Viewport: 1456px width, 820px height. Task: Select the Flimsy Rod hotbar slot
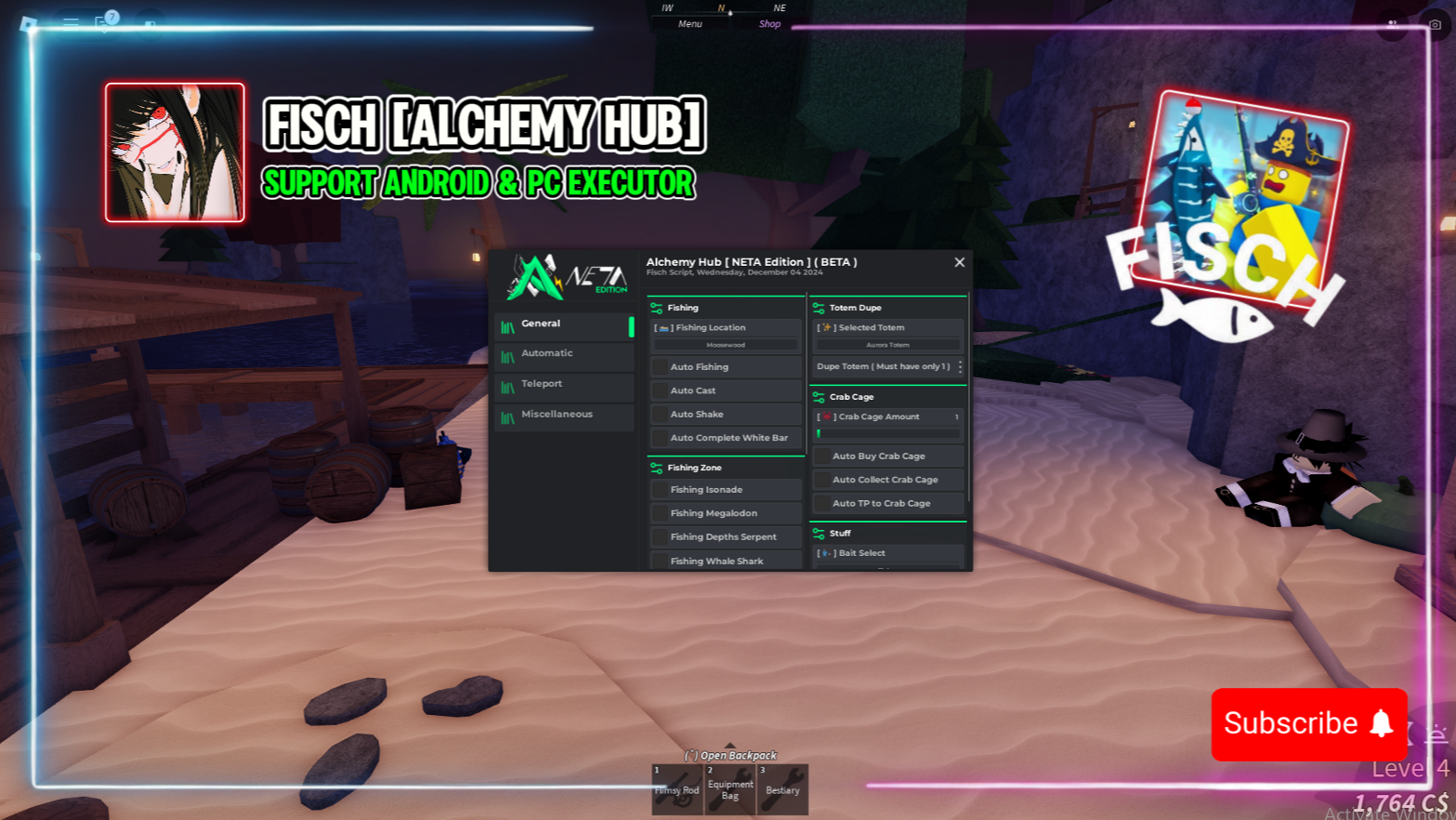click(676, 789)
